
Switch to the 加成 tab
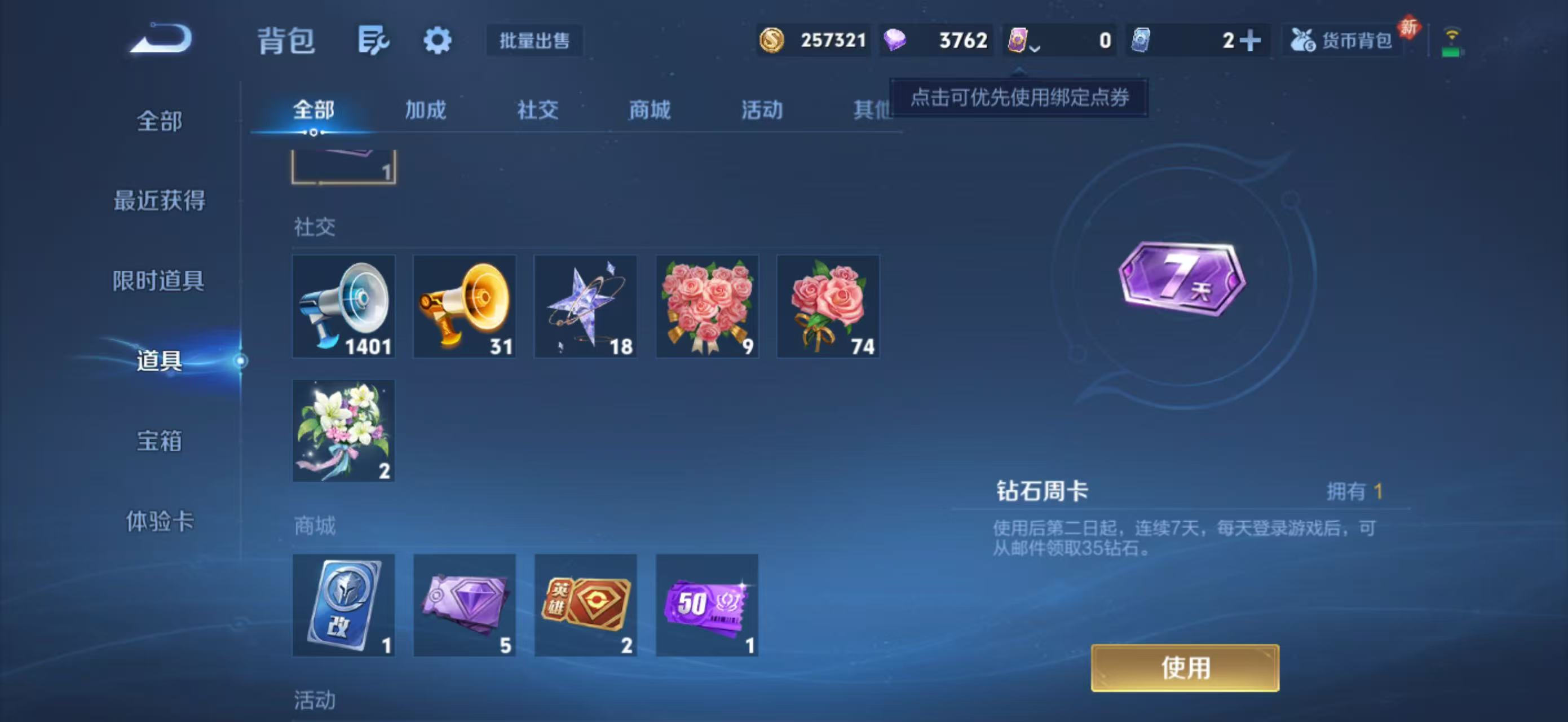point(426,111)
